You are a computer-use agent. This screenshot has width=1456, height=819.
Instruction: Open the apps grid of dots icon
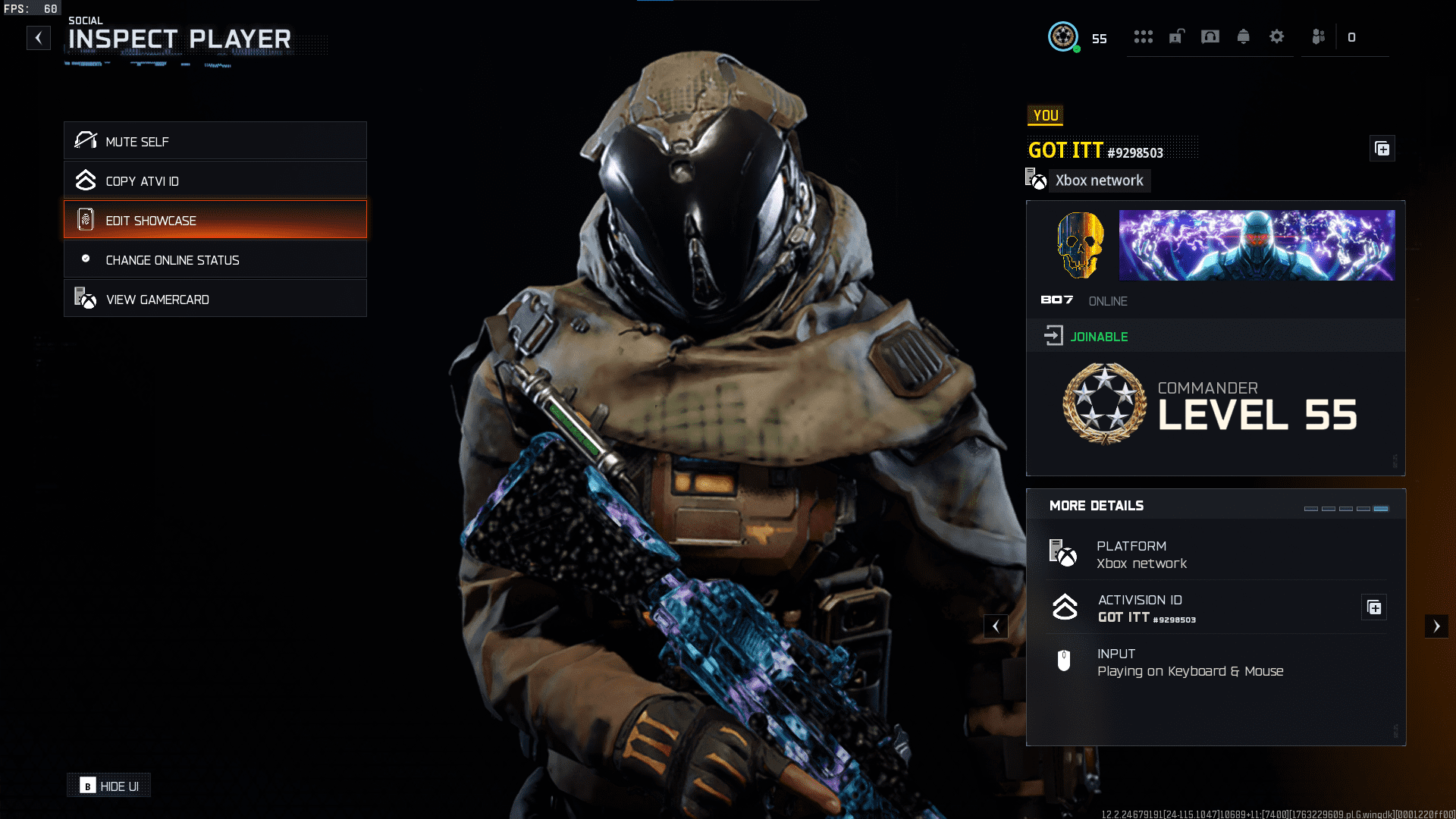pyautogui.click(x=1144, y=36)
